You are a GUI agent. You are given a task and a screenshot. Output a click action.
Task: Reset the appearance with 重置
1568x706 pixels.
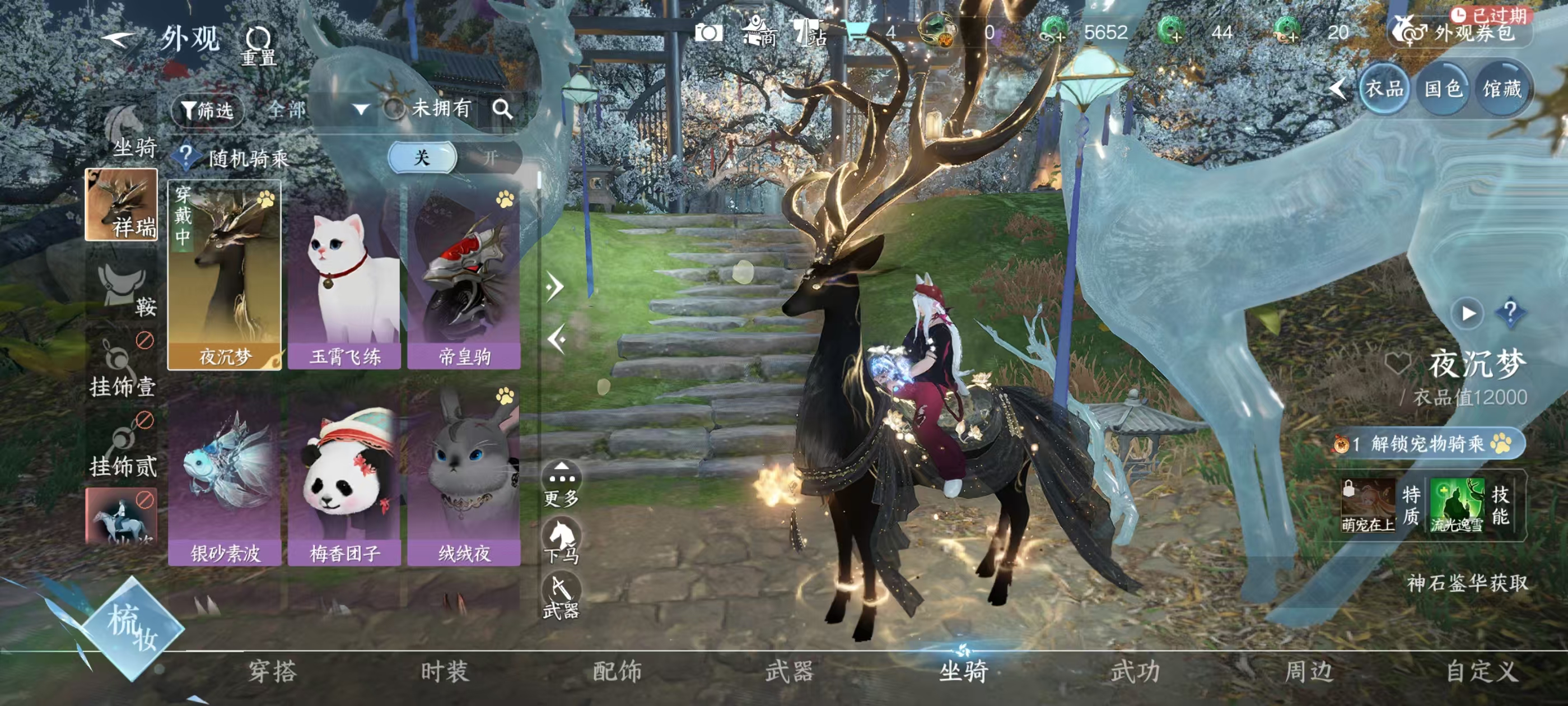[258, 45]
